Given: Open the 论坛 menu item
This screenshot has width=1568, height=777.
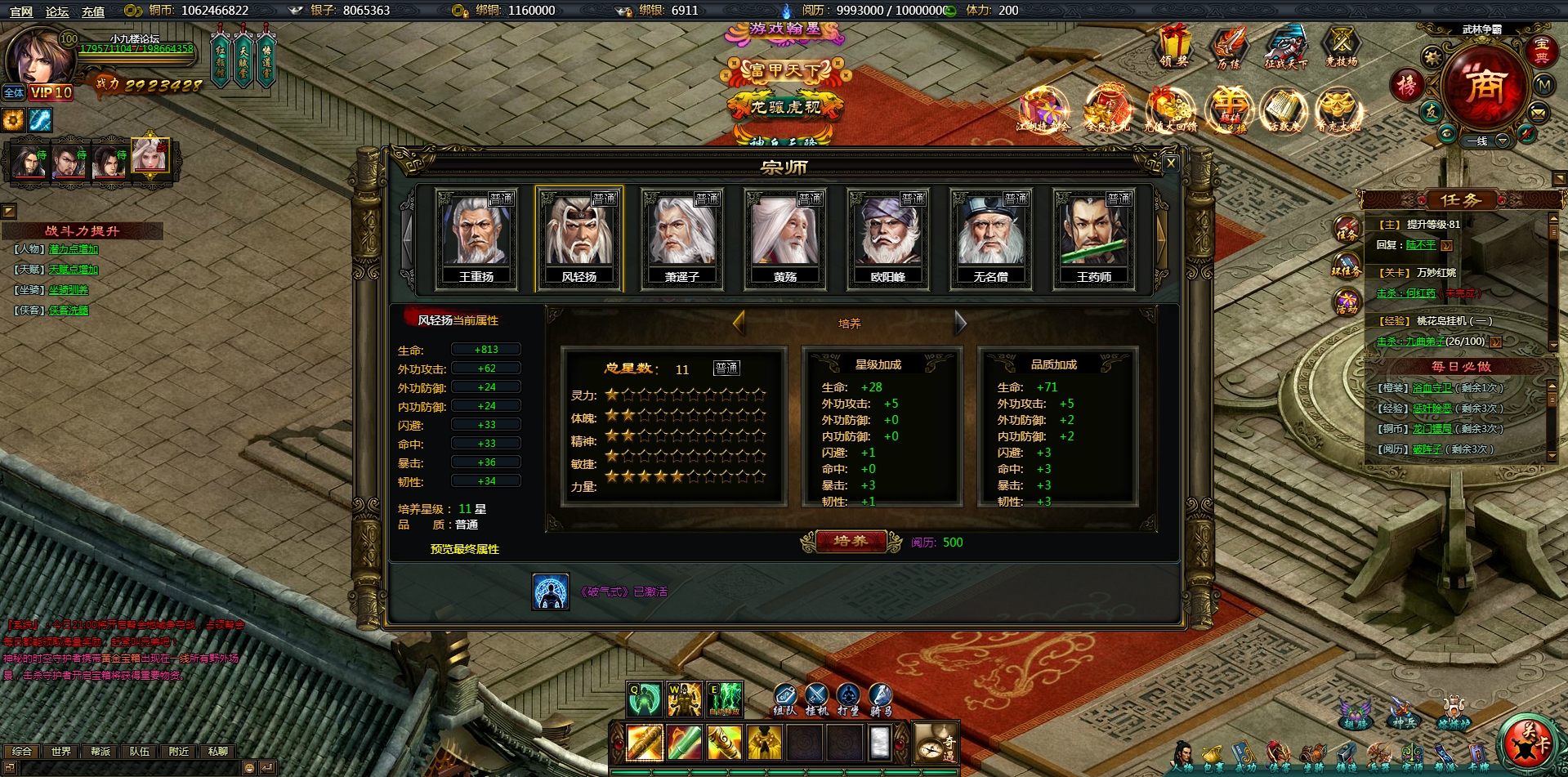Looking at the screenshot, I should click(57, 12).
